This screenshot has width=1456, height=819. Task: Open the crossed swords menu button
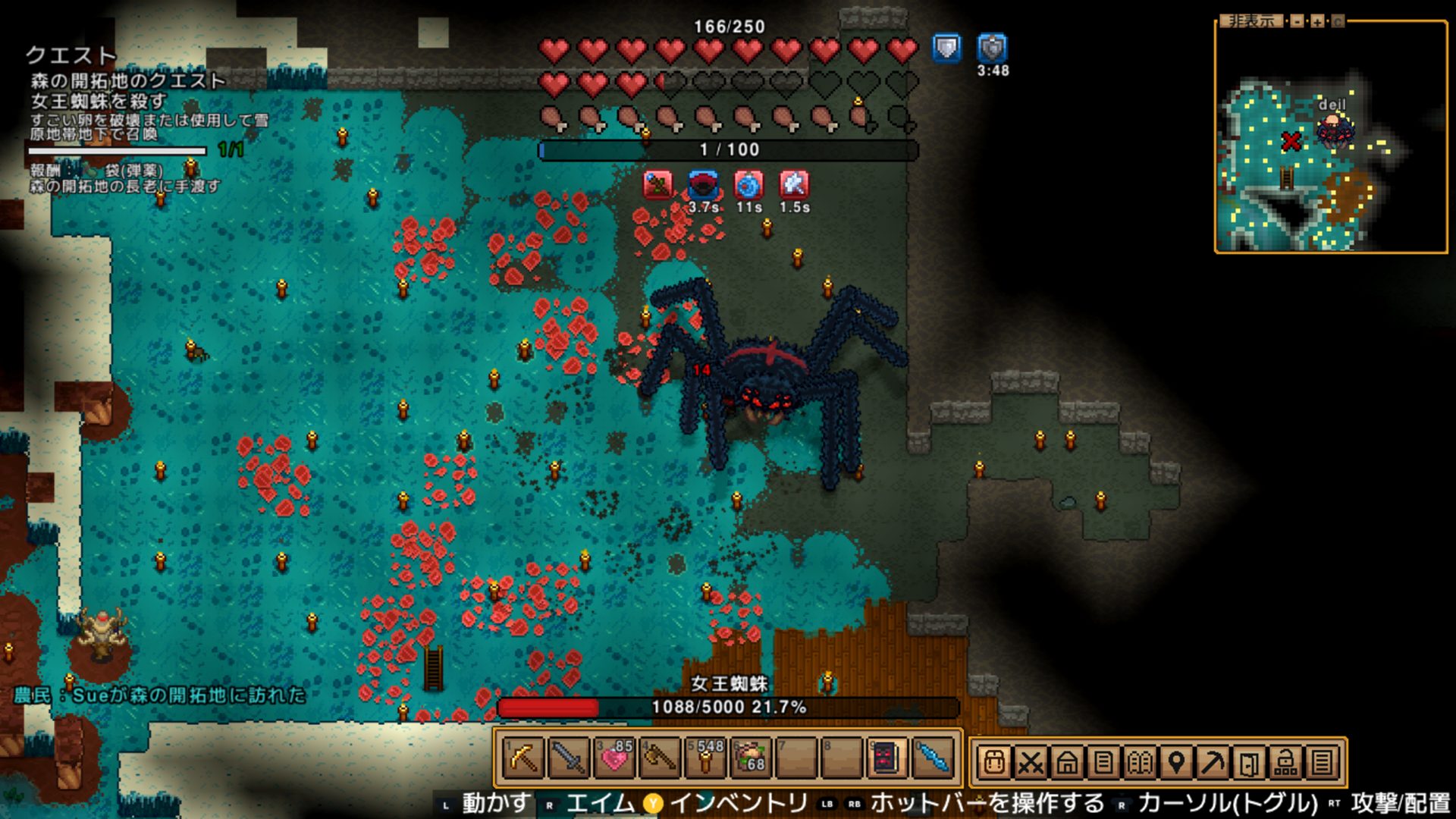(1031, 761)
